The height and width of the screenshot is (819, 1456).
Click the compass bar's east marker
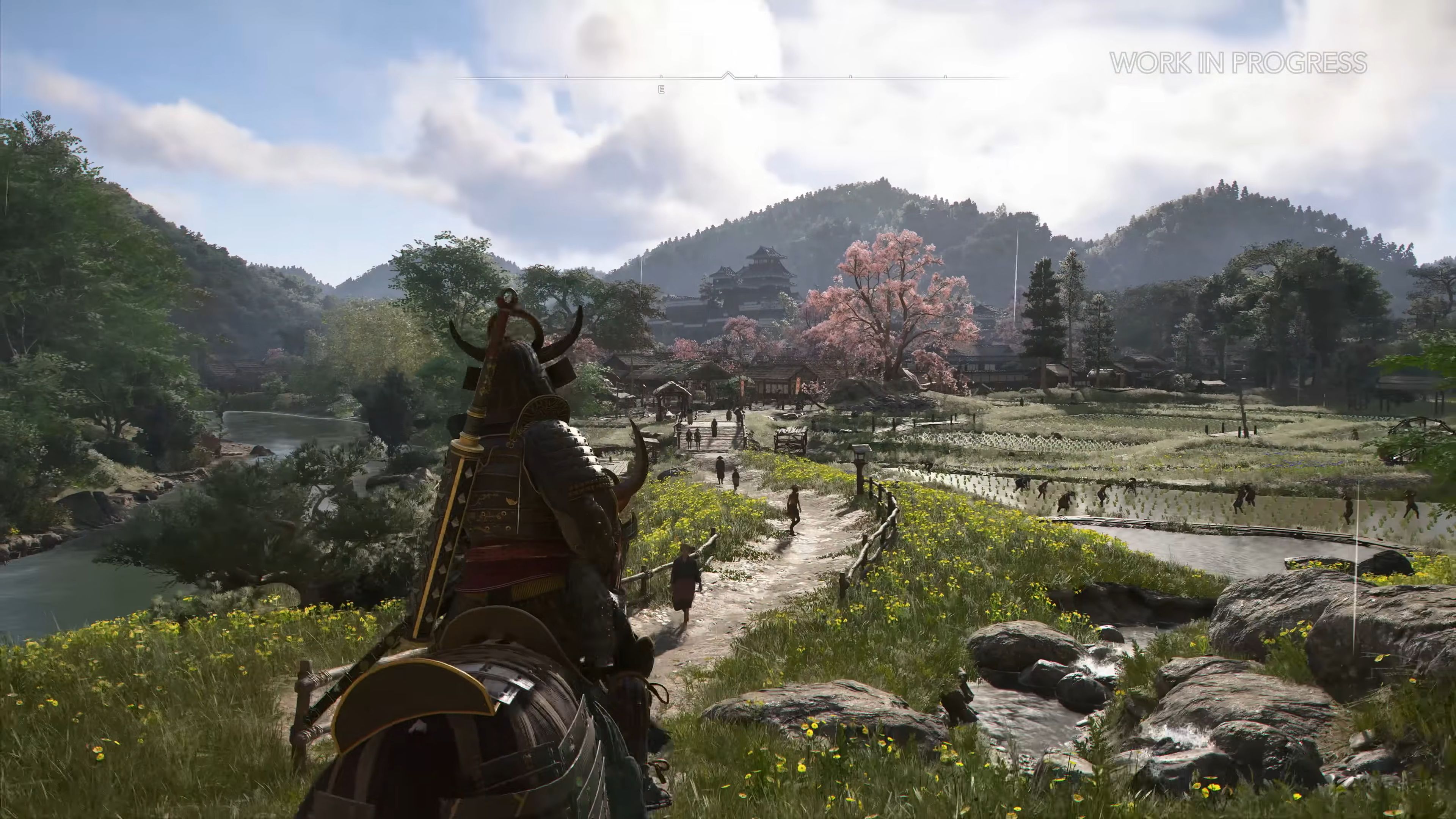(661, 89)
